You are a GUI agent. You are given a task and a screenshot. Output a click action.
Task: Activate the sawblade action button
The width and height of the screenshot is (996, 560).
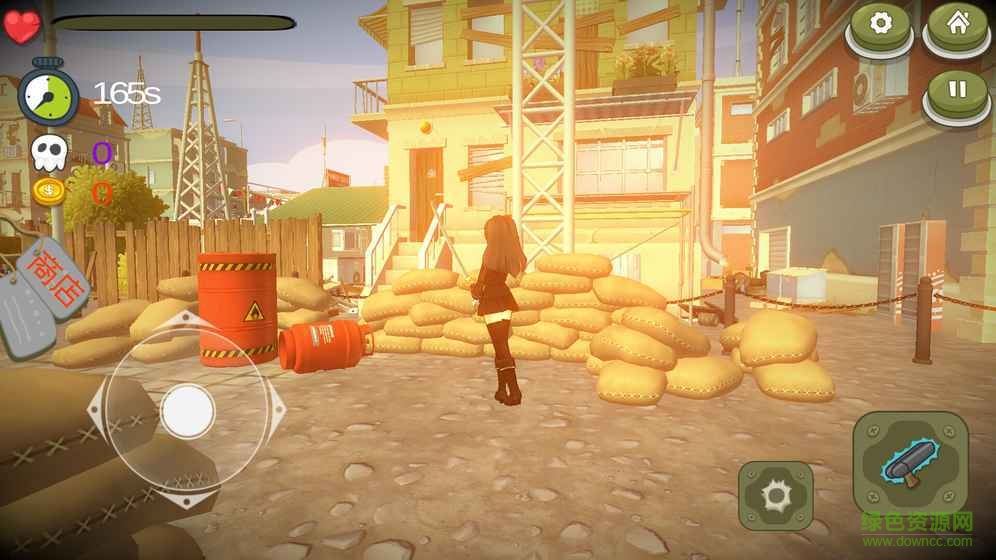coord(775,495)
